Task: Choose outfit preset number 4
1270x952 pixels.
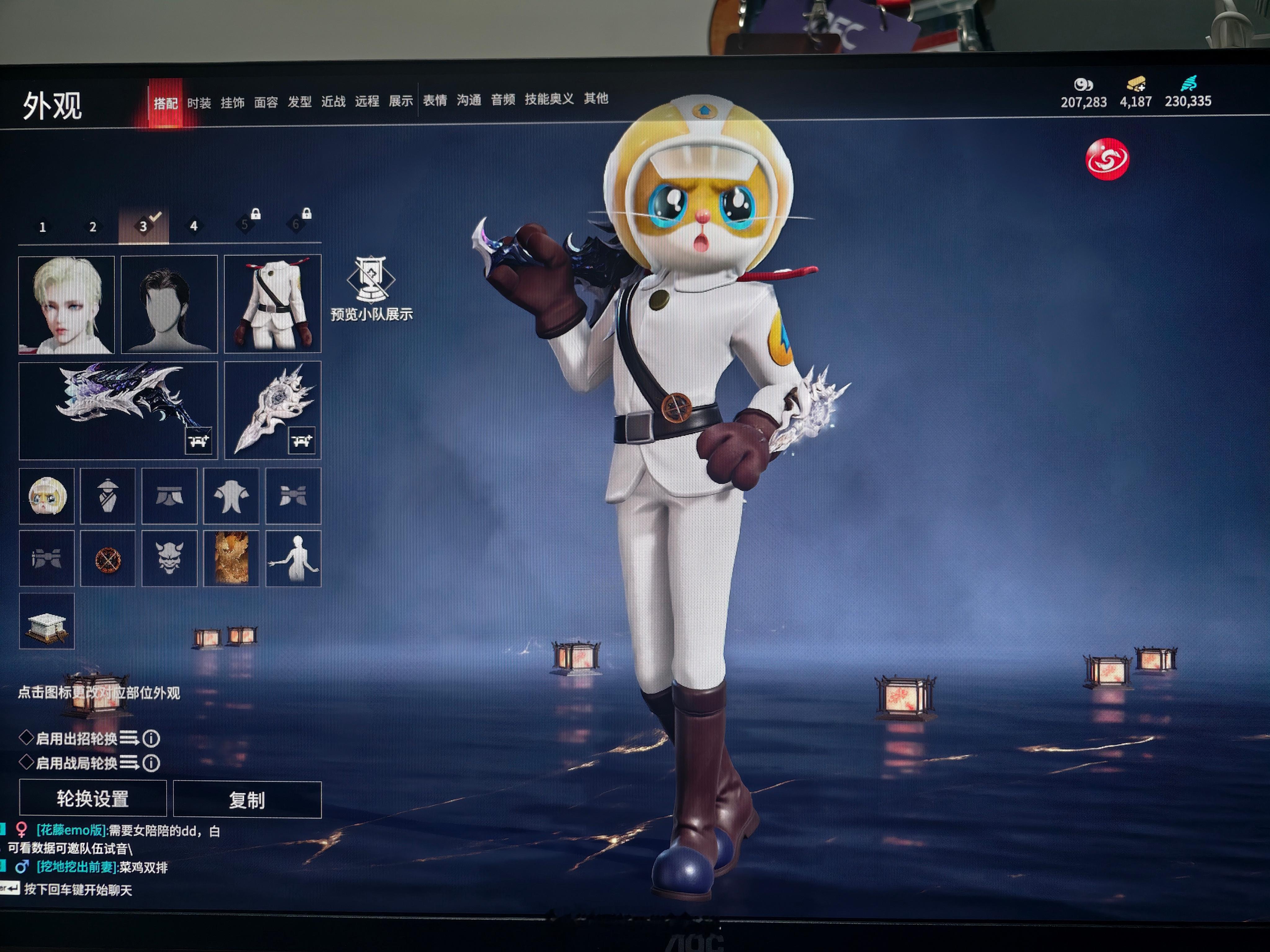Action: [193, 226]
